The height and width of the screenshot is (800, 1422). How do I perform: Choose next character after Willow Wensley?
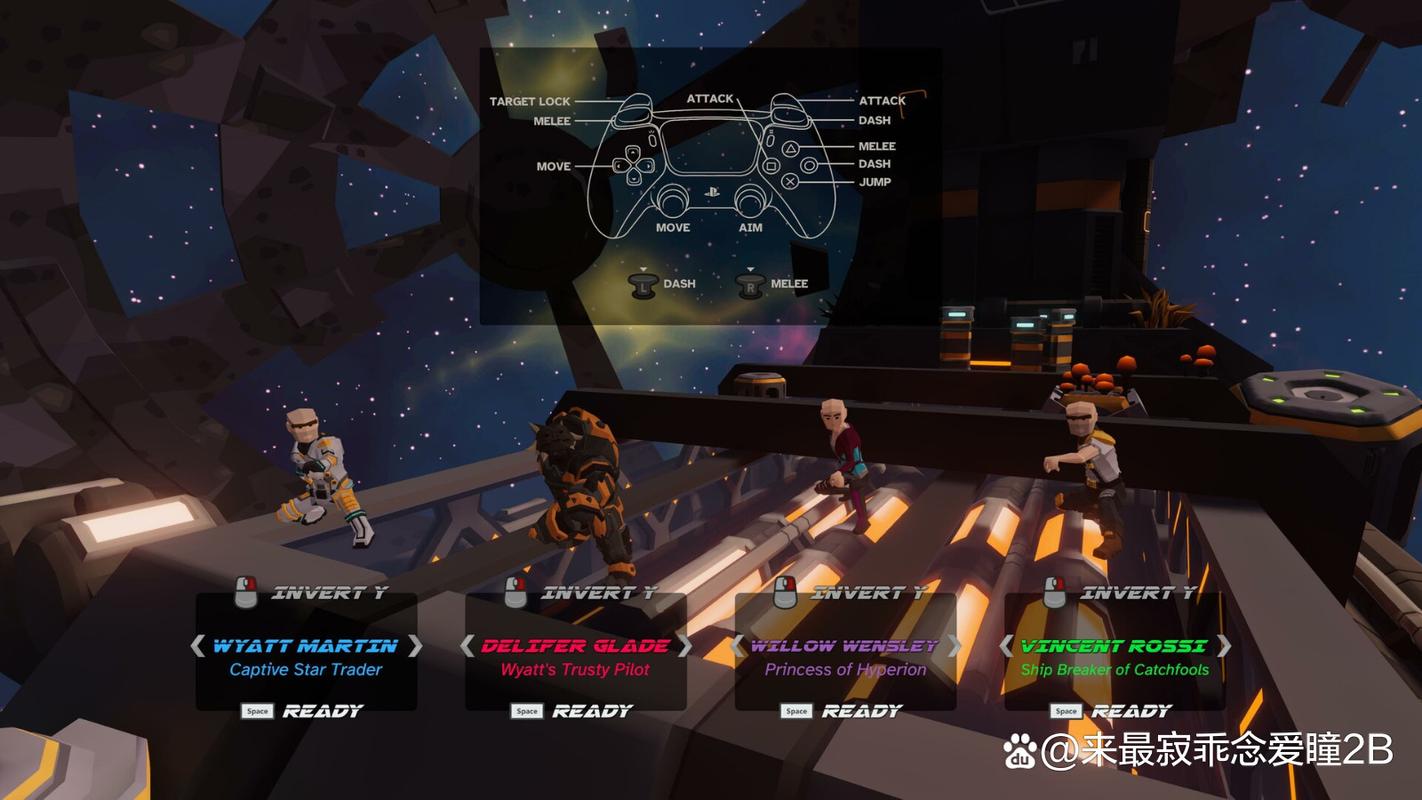click(x=954, y=646)
